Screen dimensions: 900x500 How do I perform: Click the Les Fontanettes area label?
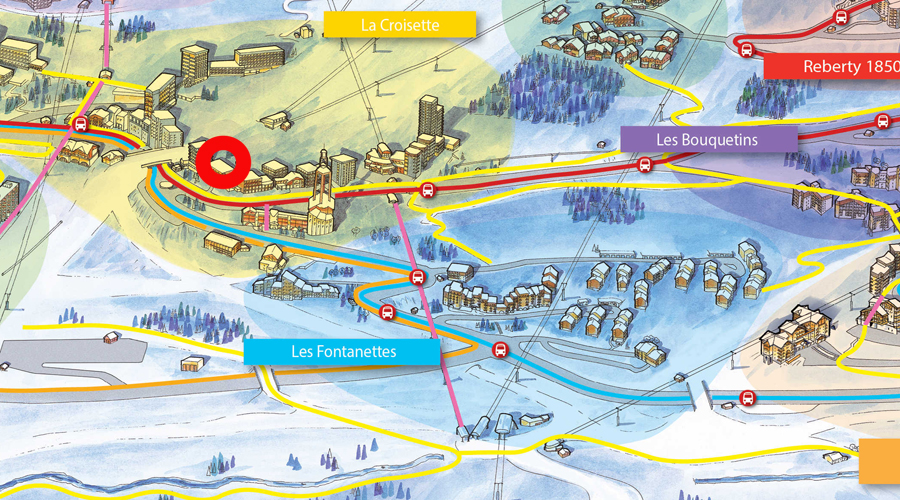point(342,351)
